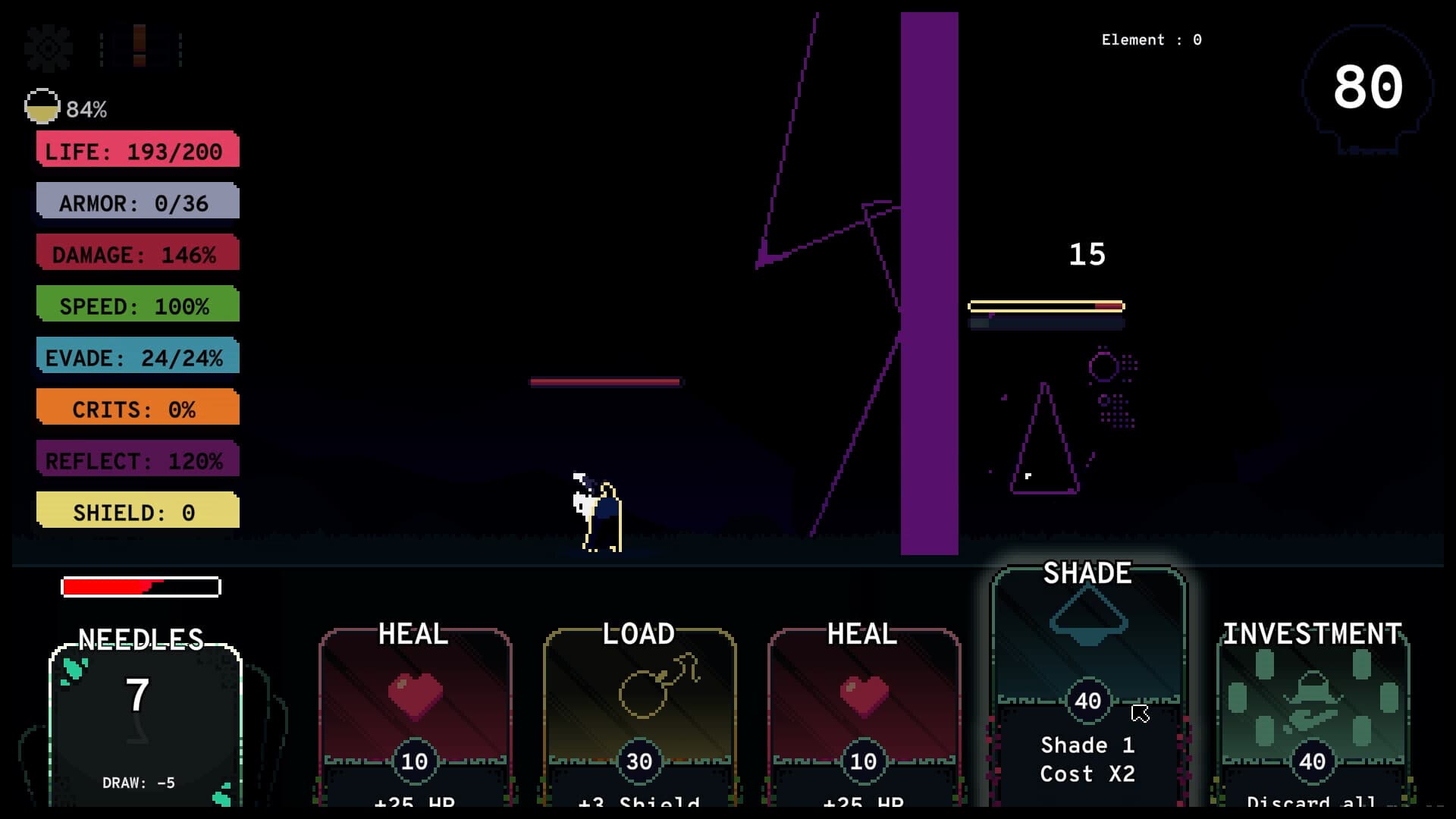1456x819 pixels.
Task: Open the settings gear icon
Action: pyautogui.click(x=47, y=47)
